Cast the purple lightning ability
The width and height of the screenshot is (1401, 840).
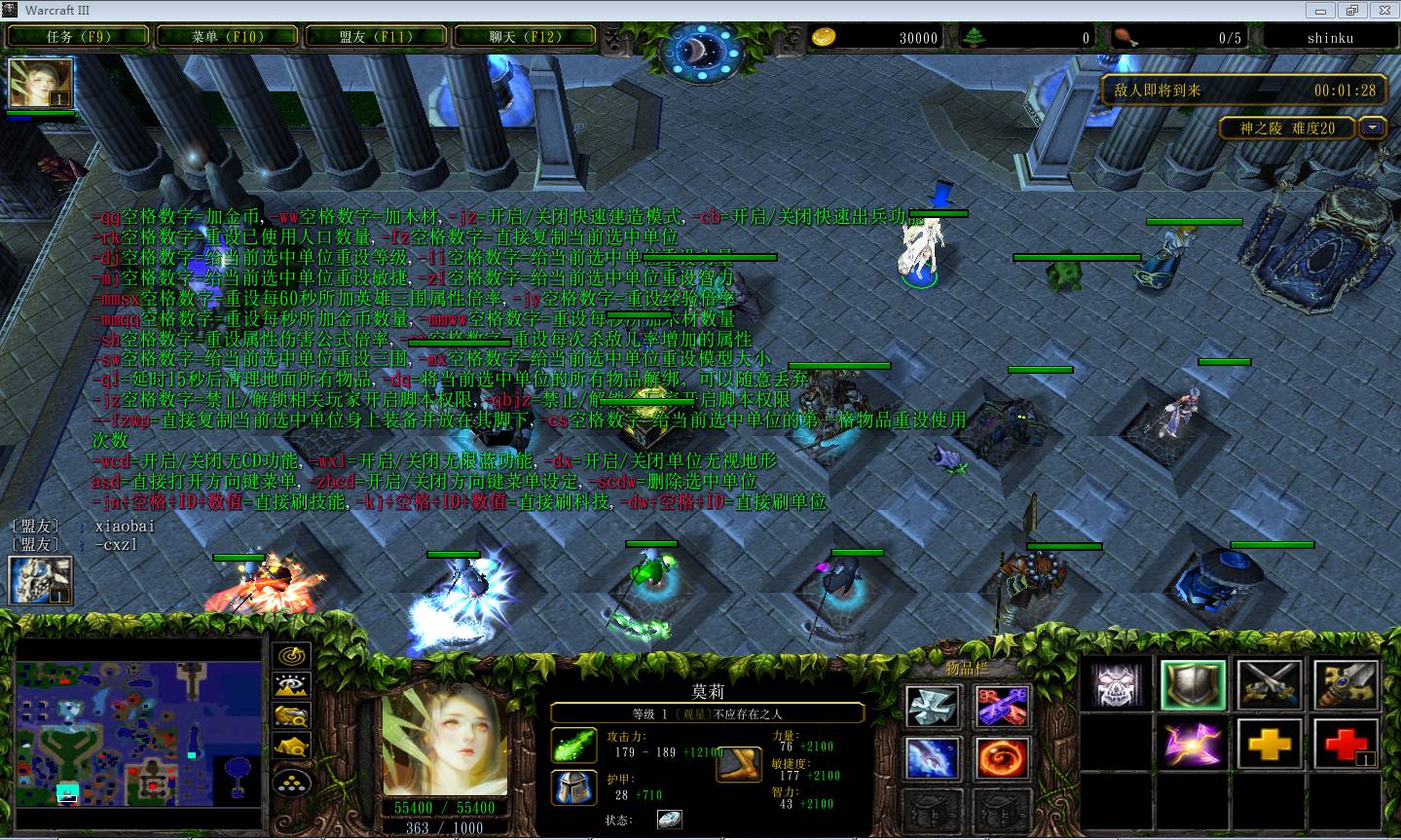coord(1193,747)
